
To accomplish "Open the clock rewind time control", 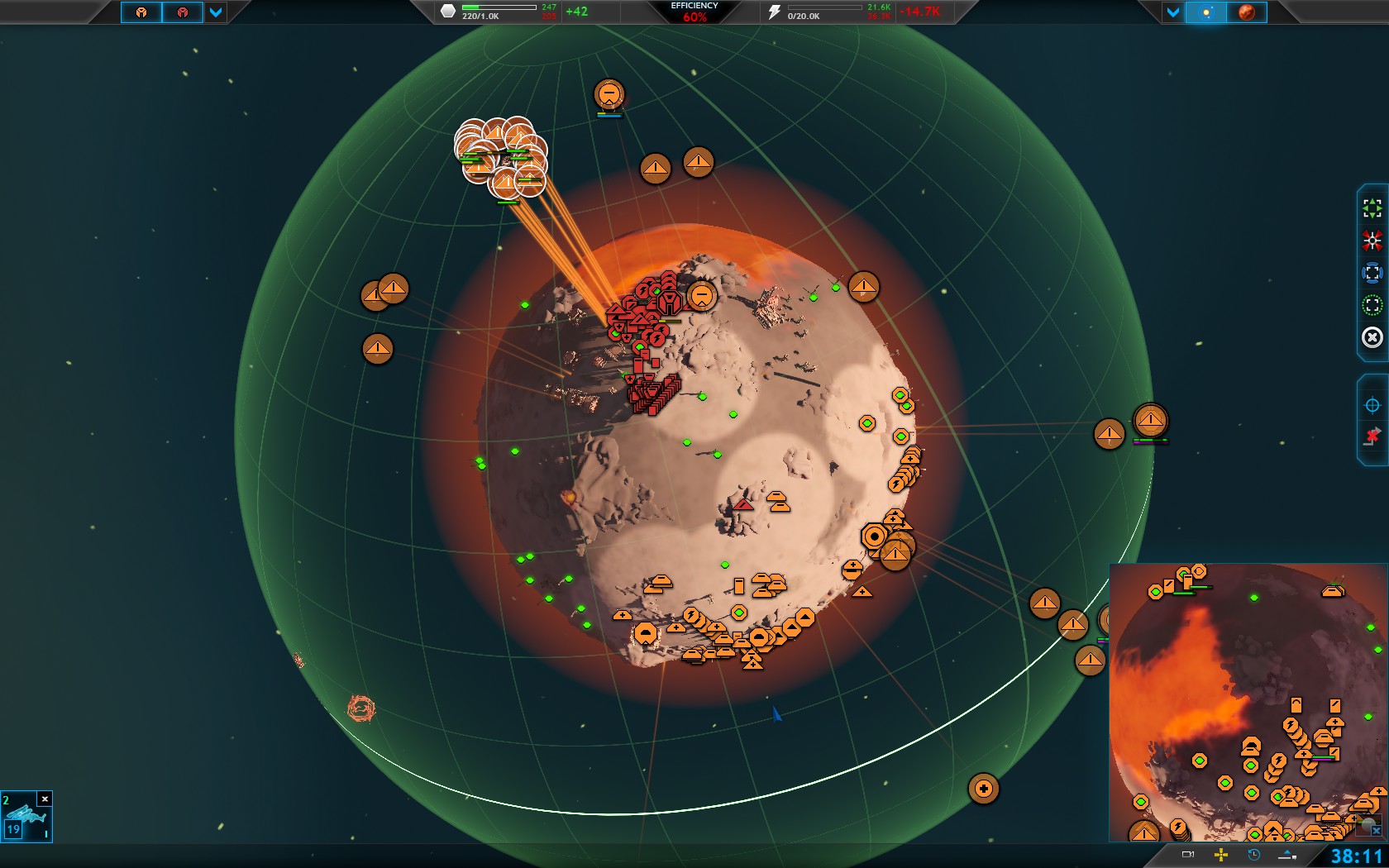I will click(x=1254, y=855).
